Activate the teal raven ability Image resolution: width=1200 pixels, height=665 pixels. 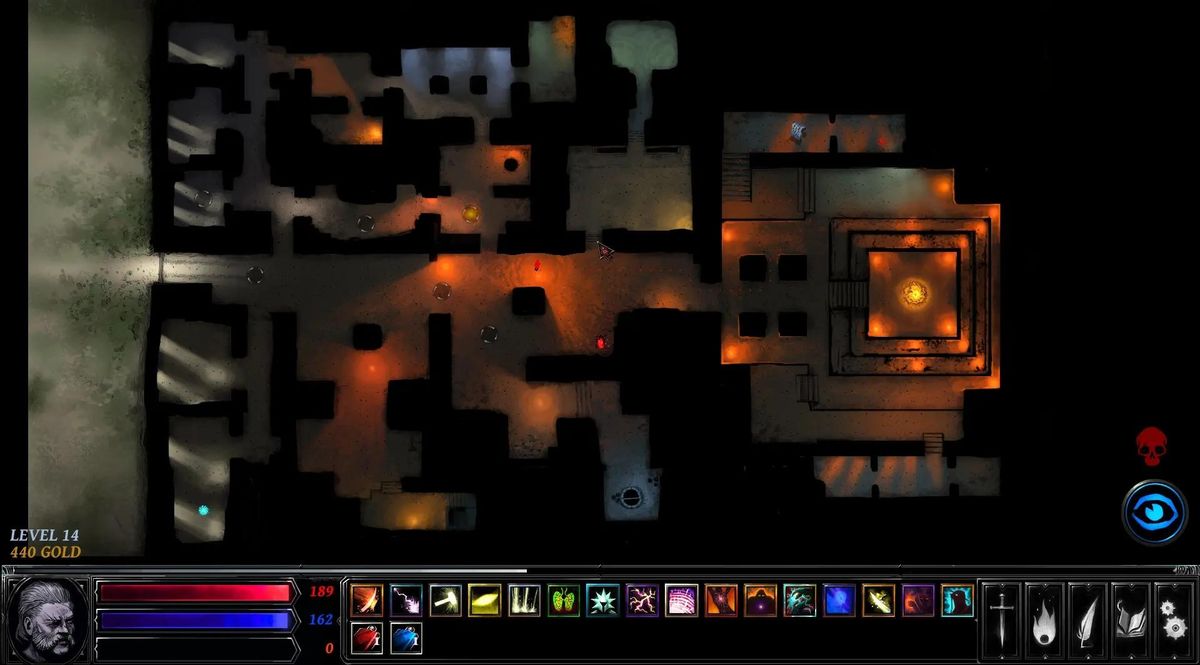(x=957, y=600)
